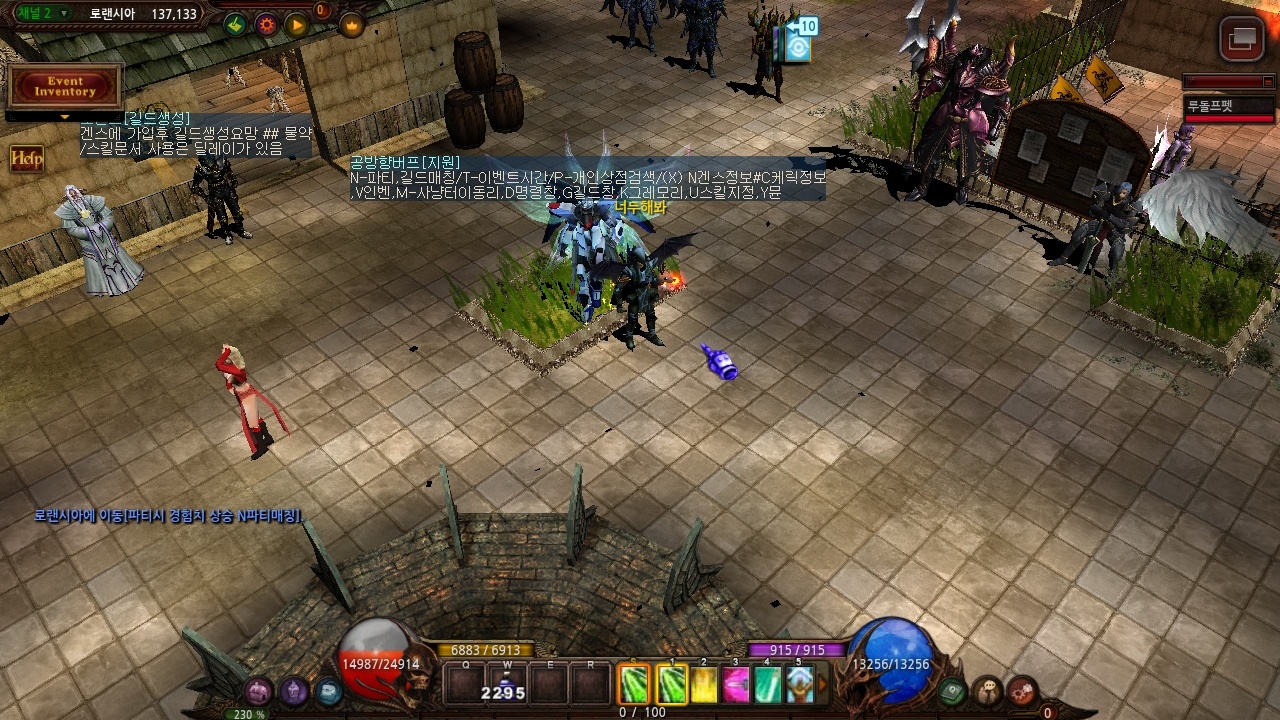The height and width of the screenshot is (720, 1280).
Task: Activate the pink arrow skill in slot 3
Action: click(736, 684)
